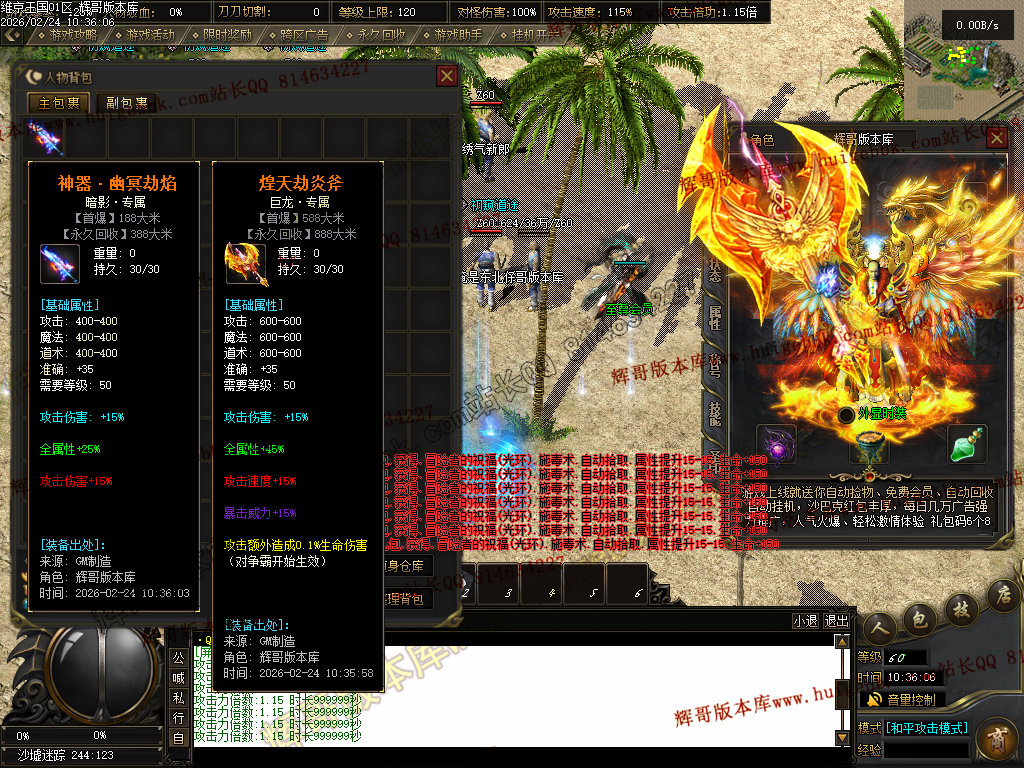The height and width of the screenshot is (768, 1024).
Task: Click the 退出 exit button
Action: click(x=836, y=620)
